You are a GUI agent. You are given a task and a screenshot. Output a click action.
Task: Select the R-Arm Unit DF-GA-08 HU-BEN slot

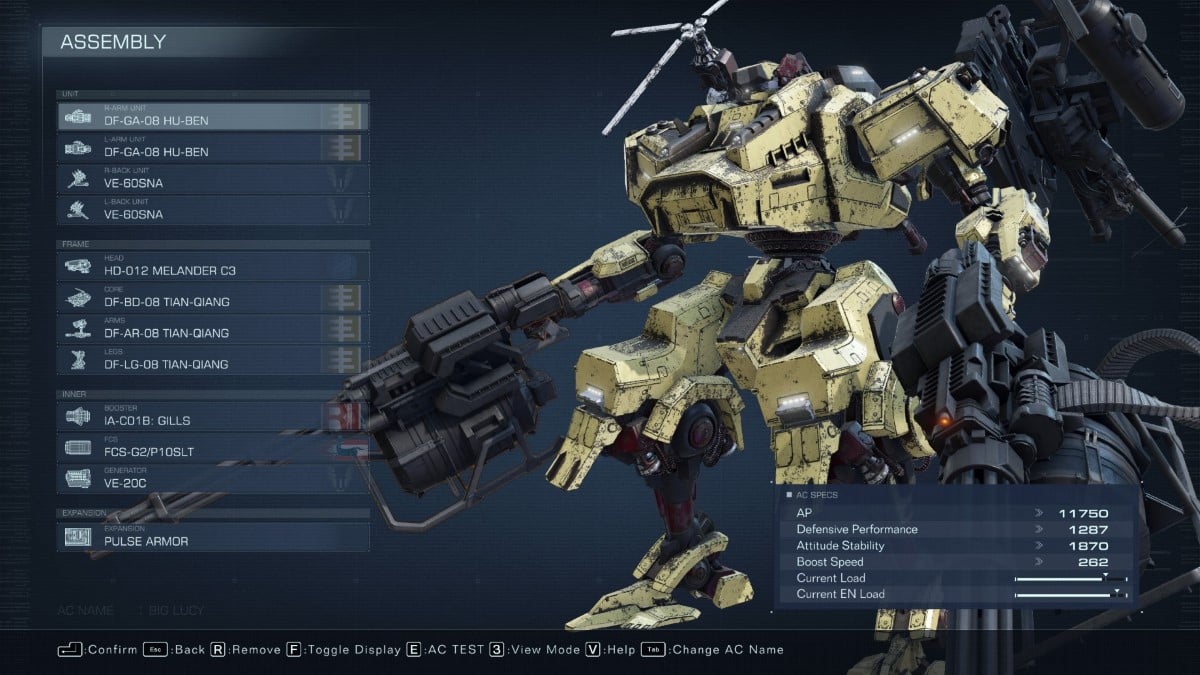212,117
